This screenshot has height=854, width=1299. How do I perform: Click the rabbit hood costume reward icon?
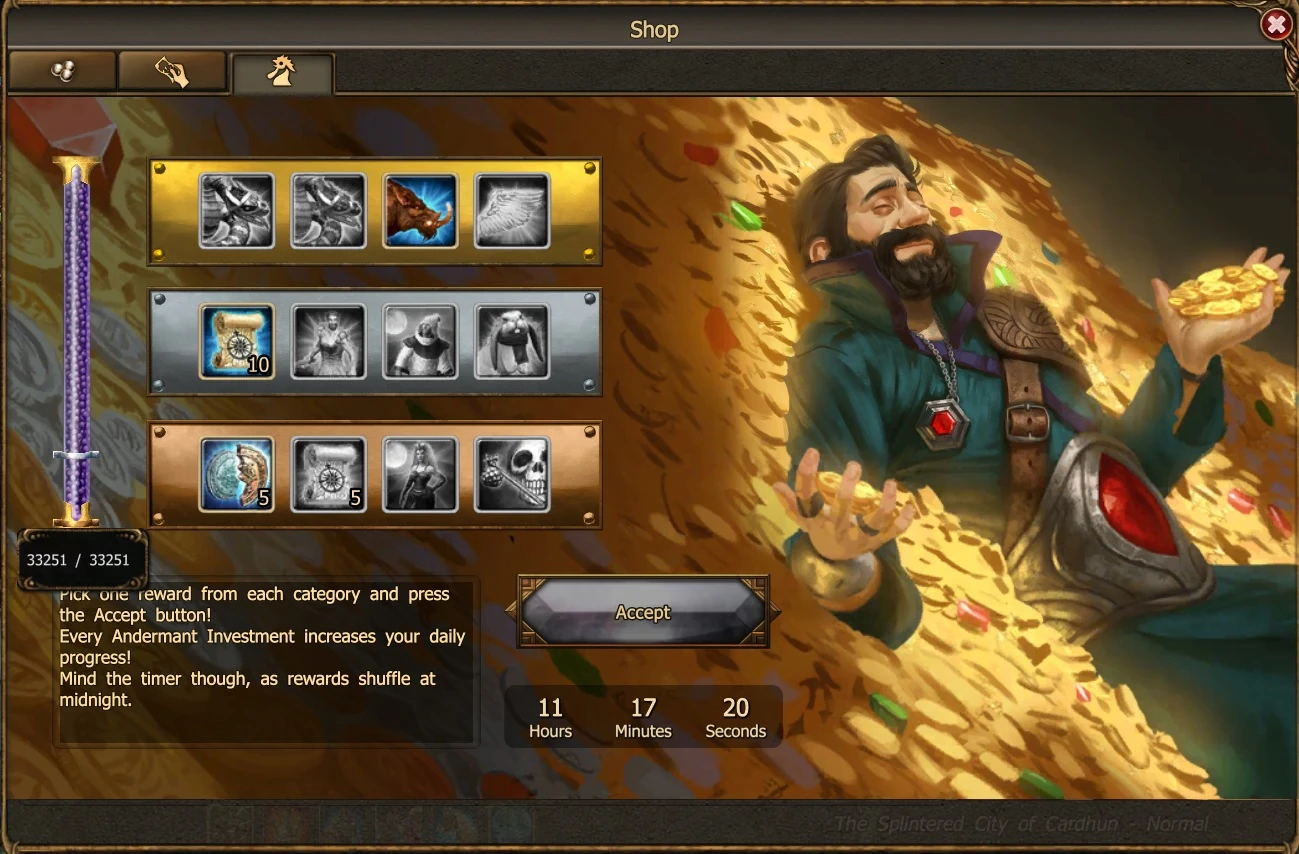pyautogui.click(x=511, y=341)
